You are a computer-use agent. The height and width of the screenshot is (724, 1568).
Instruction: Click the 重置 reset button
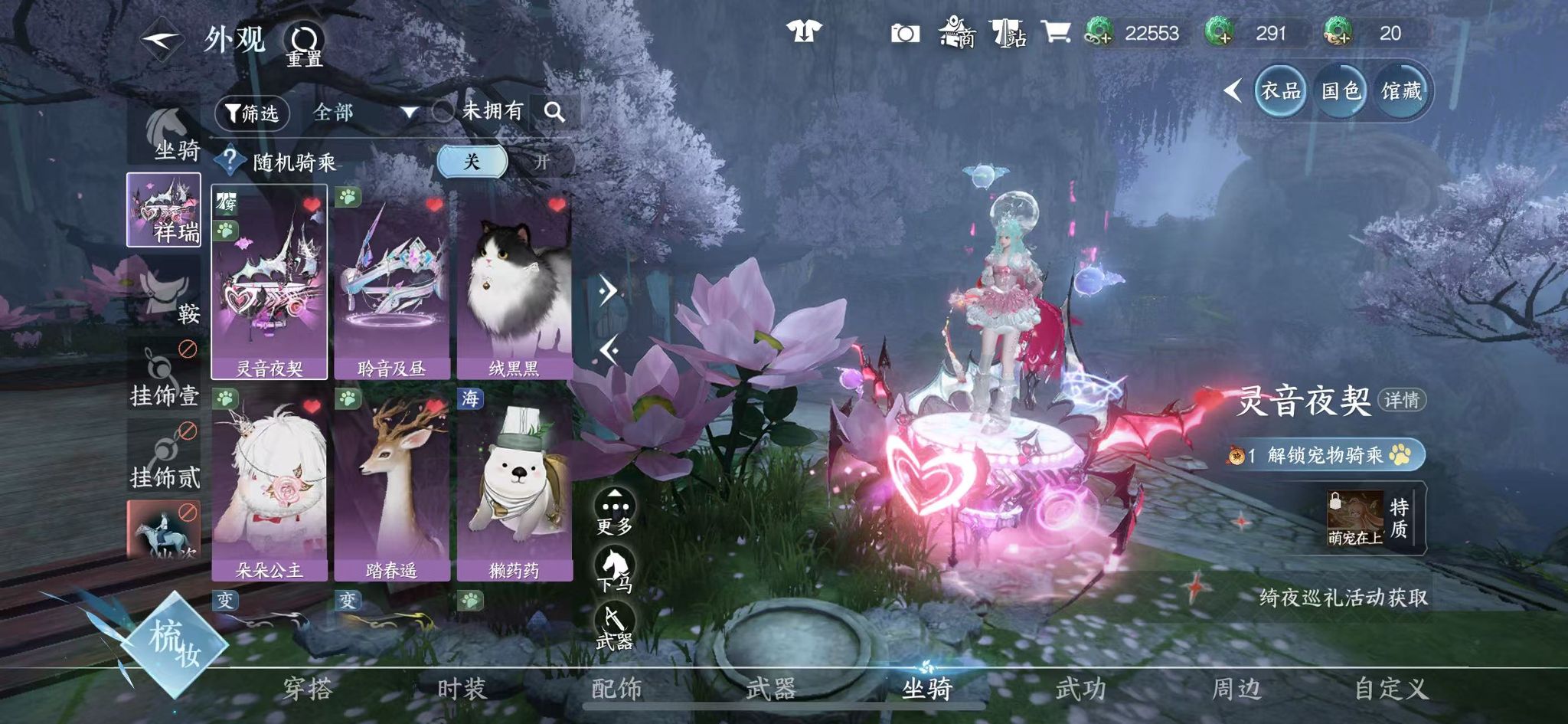click(x=304, y=44)
